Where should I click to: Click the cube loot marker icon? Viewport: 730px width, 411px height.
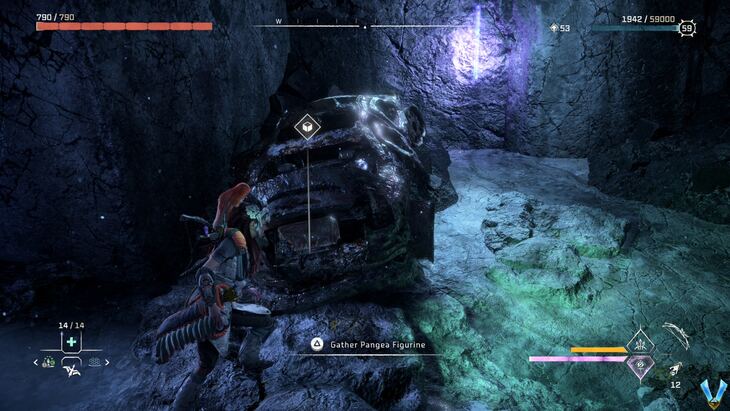(307, 127)
